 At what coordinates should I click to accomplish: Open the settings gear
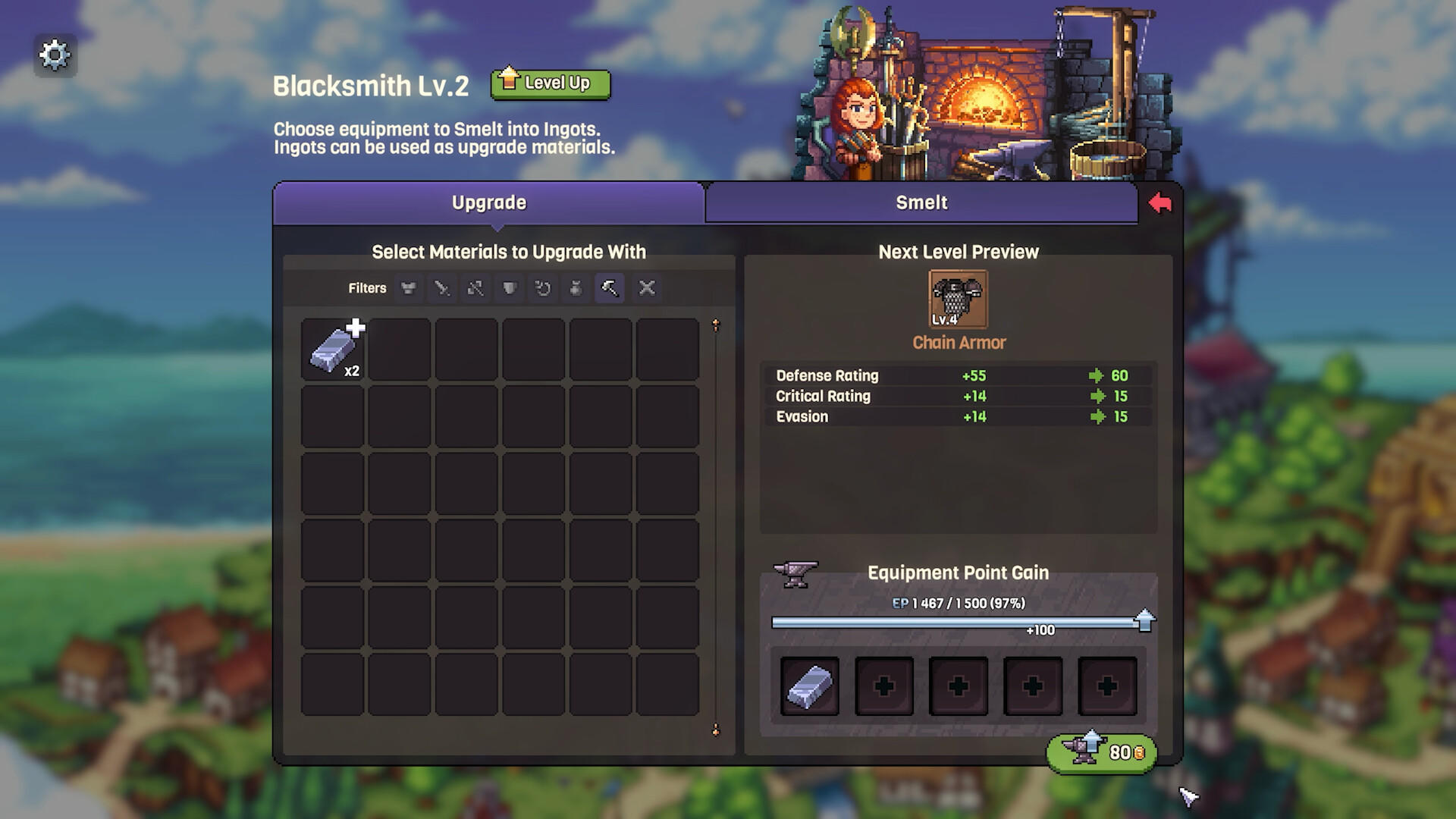tap(55, 54)
